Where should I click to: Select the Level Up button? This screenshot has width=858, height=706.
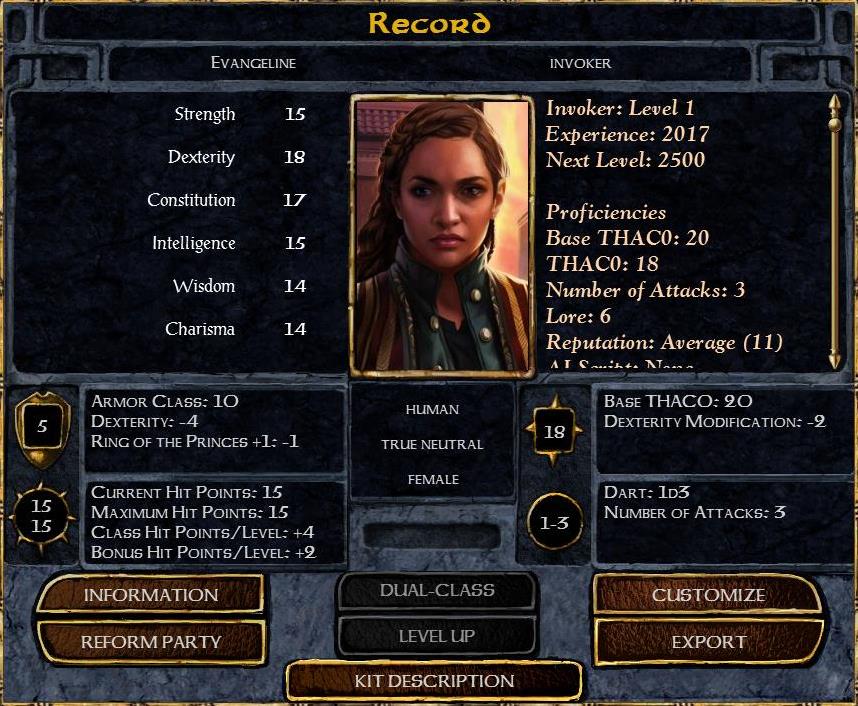437,636
